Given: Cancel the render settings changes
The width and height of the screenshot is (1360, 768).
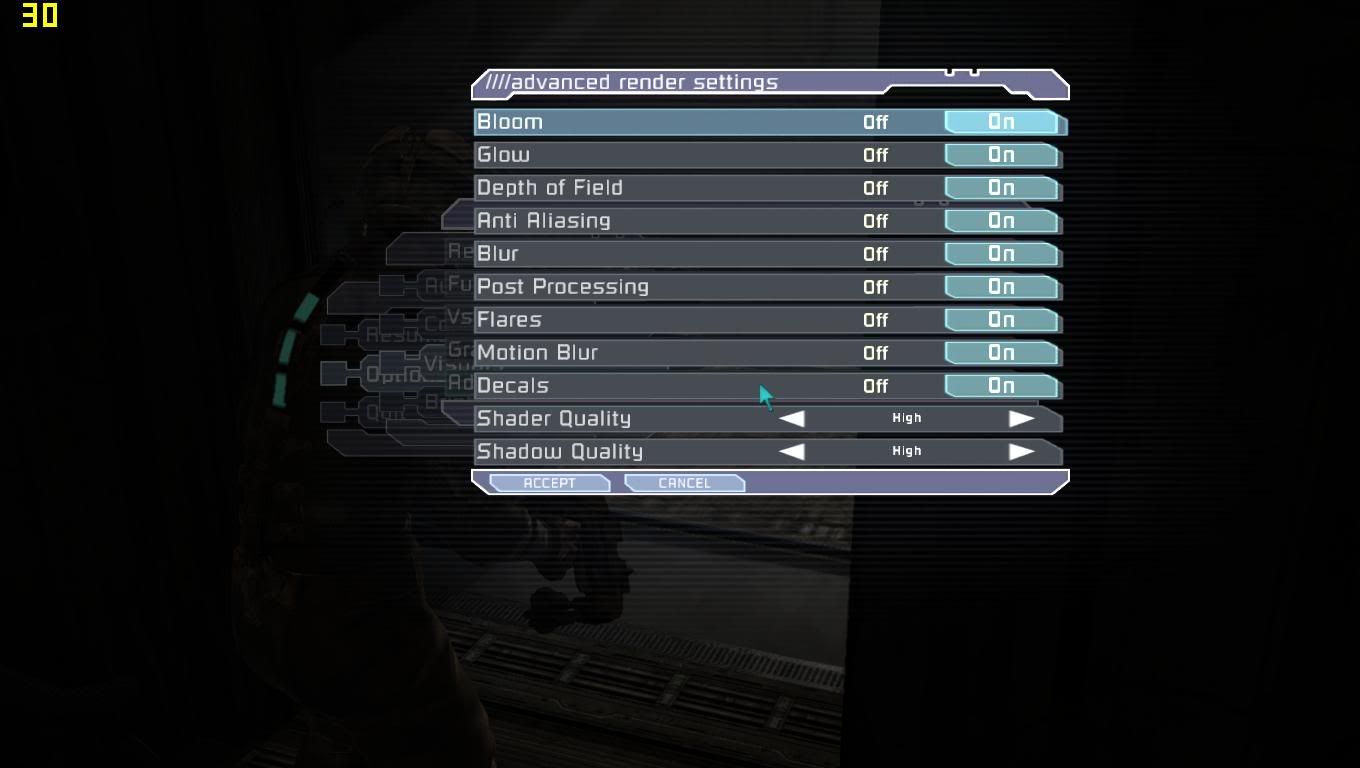Looking at the screenshot, I should tap(684, 482).
